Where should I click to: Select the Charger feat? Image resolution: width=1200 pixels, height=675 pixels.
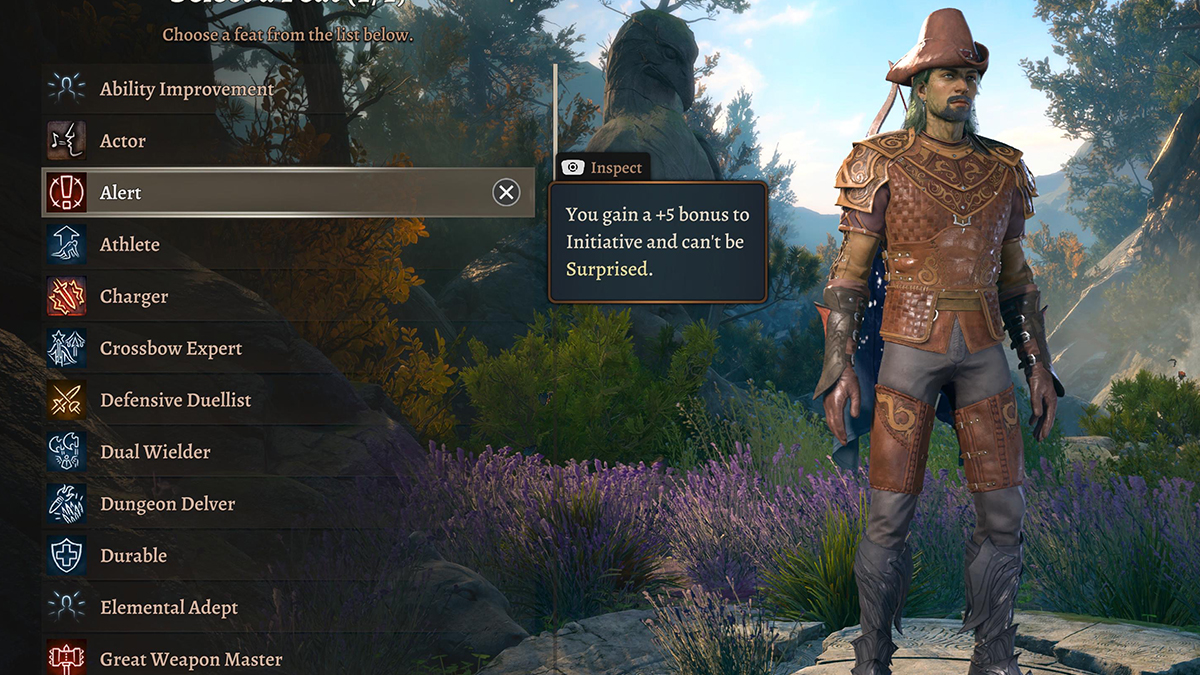click(x=133, y=297)
